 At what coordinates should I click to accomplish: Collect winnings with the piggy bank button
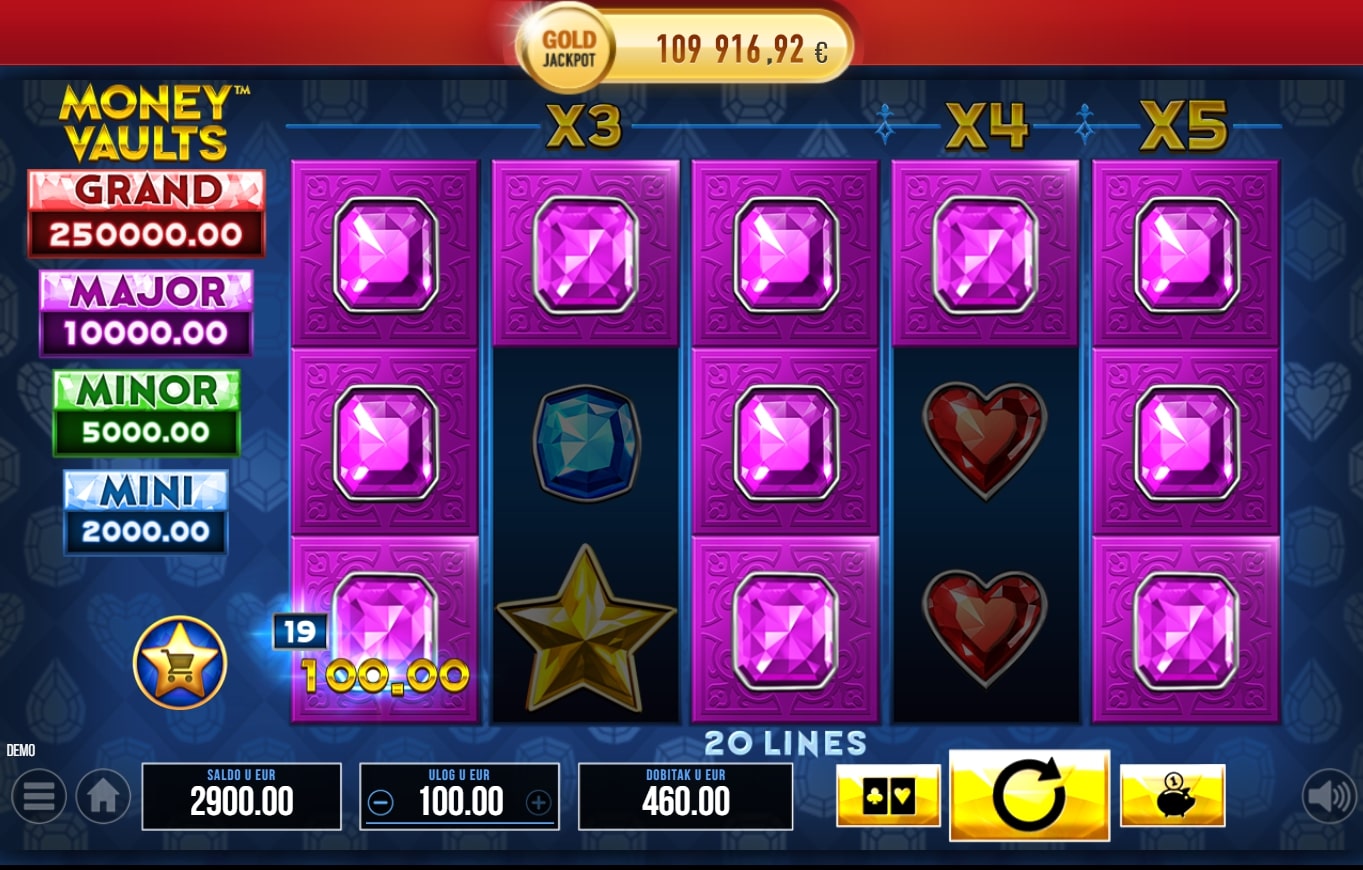tap(1172, 795)
